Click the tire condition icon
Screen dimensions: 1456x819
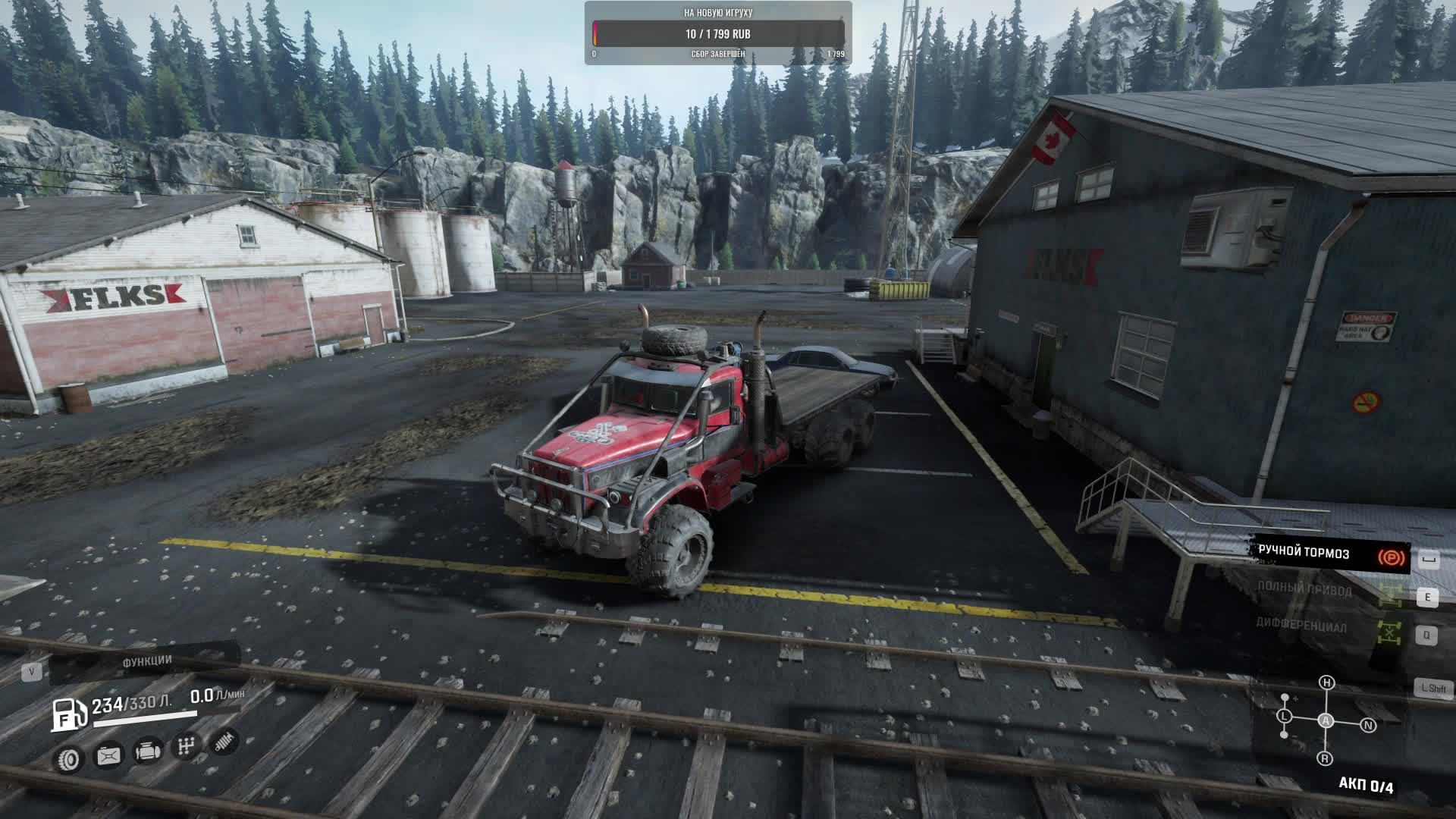[x=70, y=758]
